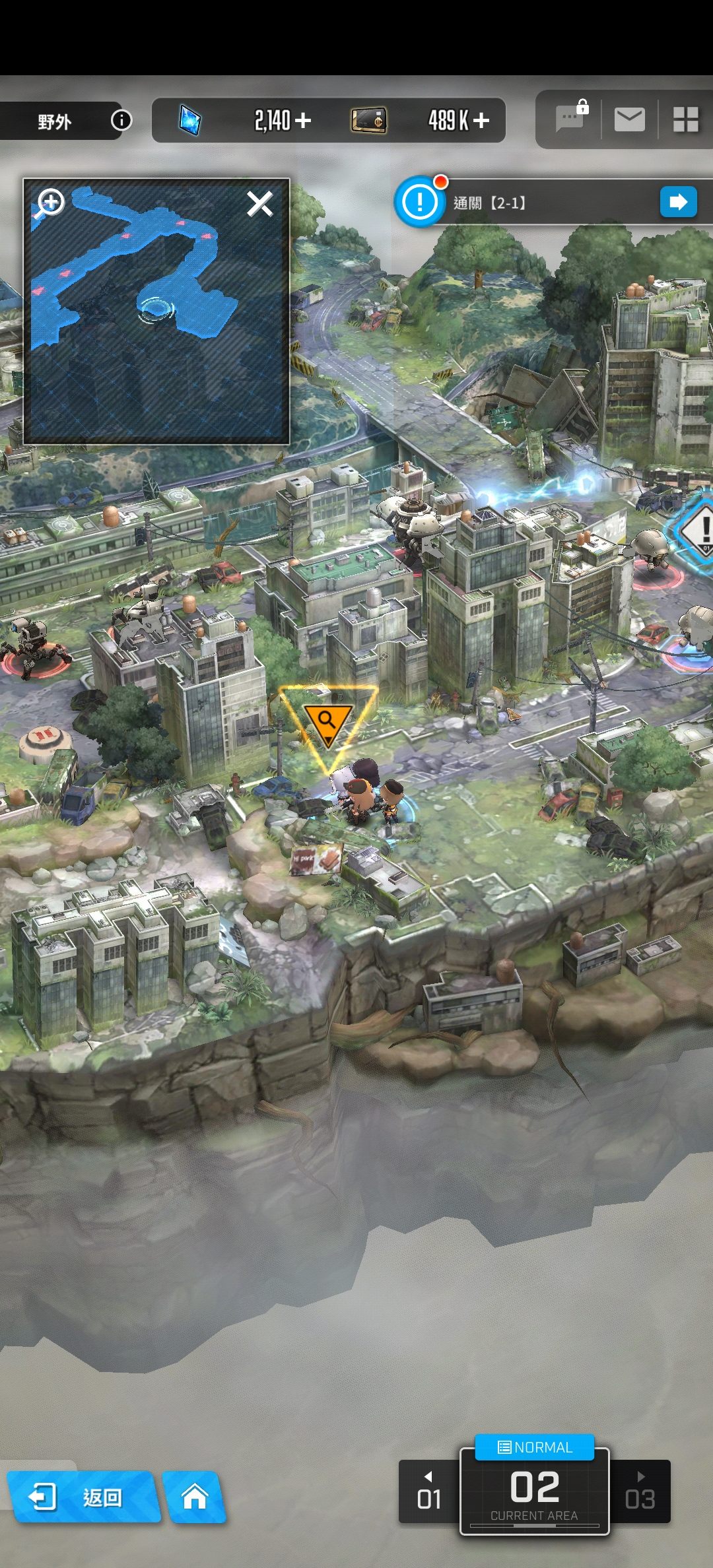Screen dimensions: 713x1568
Task: Go to the home lobby icon
Action: click(x=195, y=1497)
